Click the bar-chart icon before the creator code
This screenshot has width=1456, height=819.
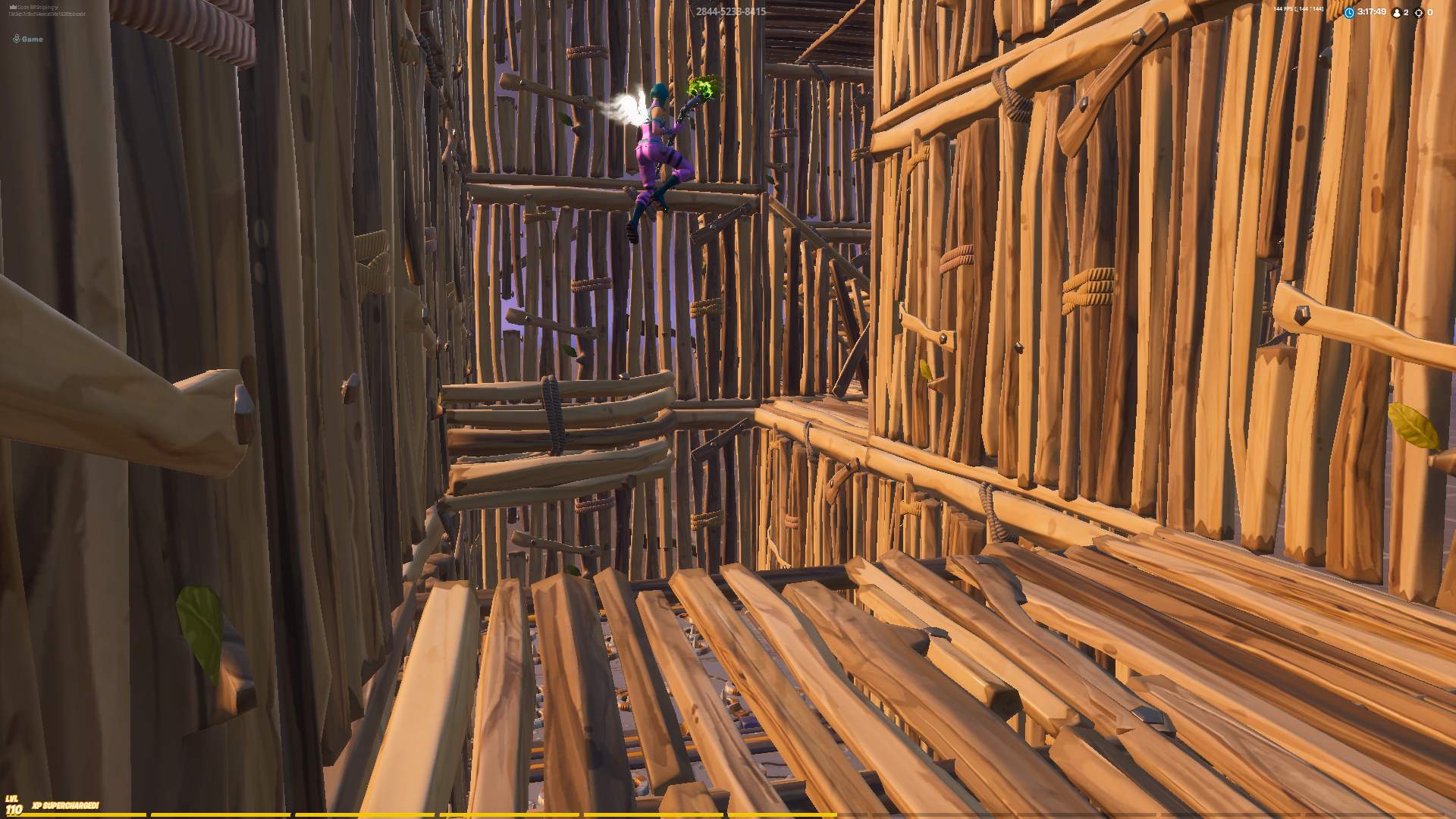(13, 6)
